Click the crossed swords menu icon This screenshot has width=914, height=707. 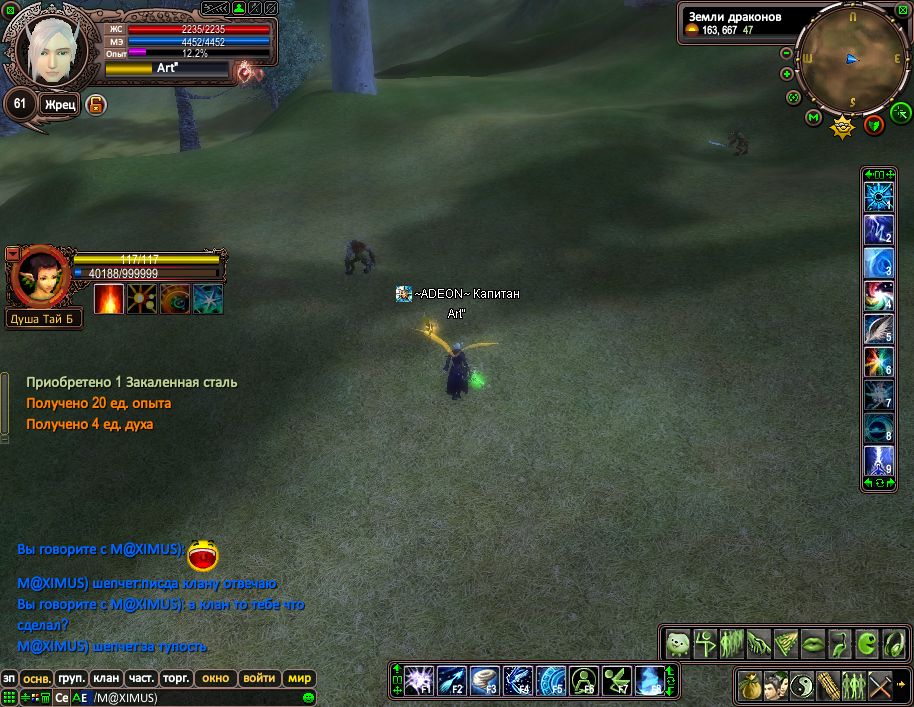click(x=880, y=686)
